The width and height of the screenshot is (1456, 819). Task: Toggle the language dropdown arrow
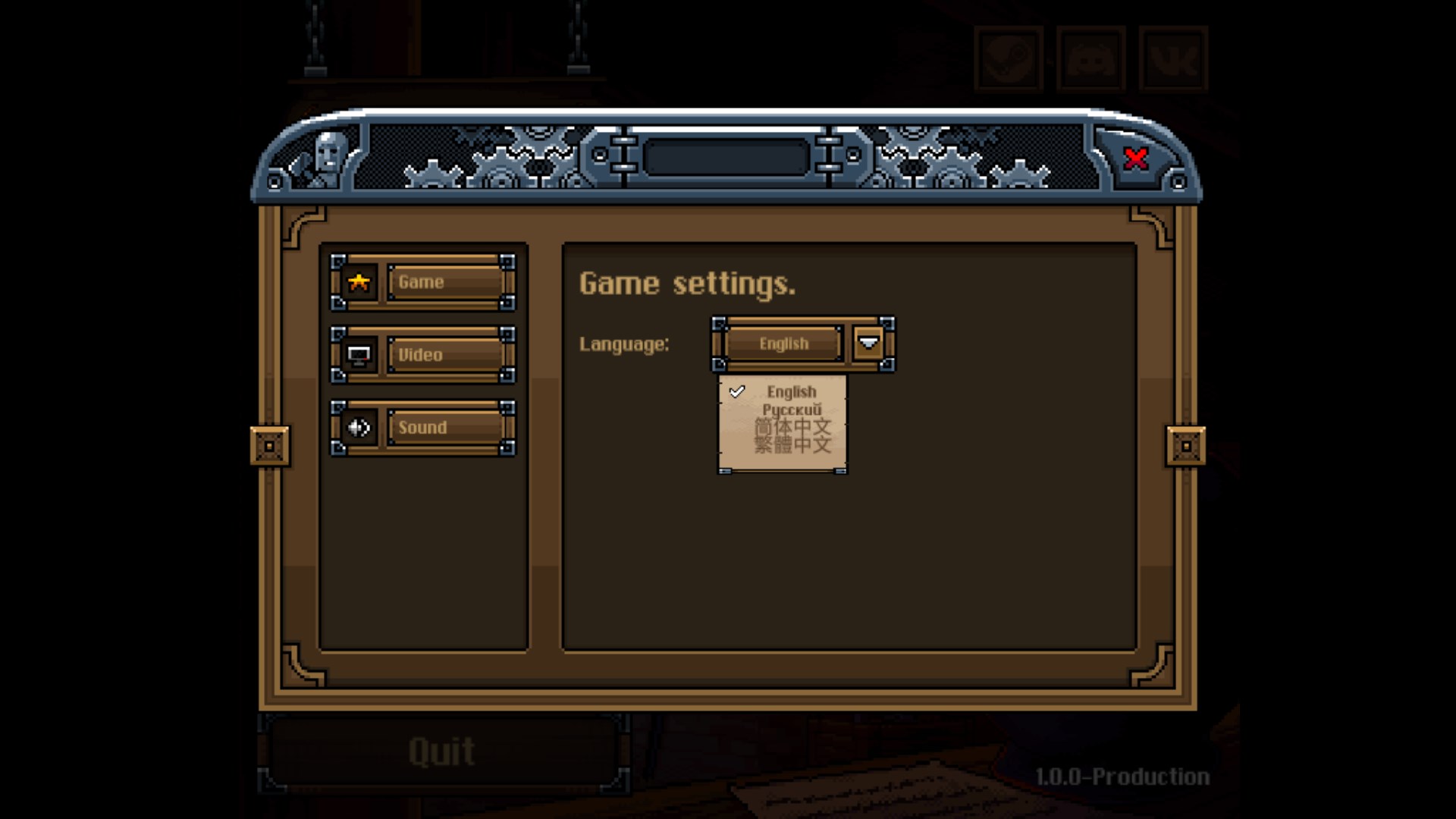click(x=868, y=344)
